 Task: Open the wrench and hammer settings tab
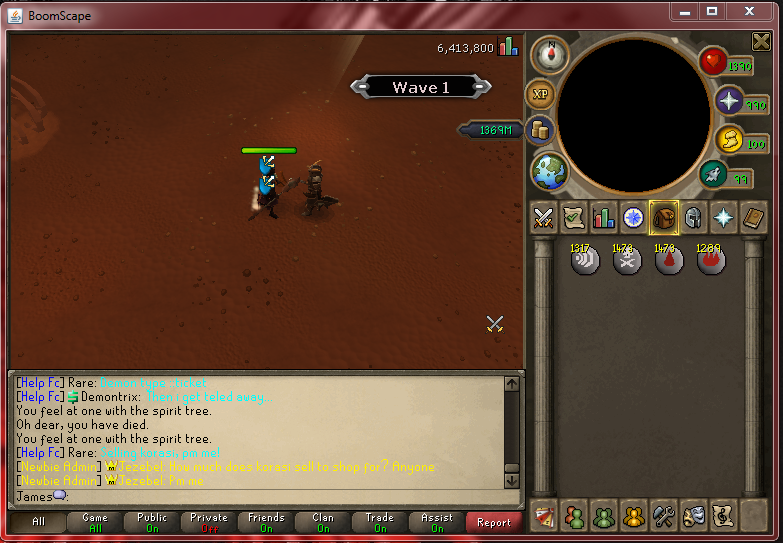pos(664,516)
